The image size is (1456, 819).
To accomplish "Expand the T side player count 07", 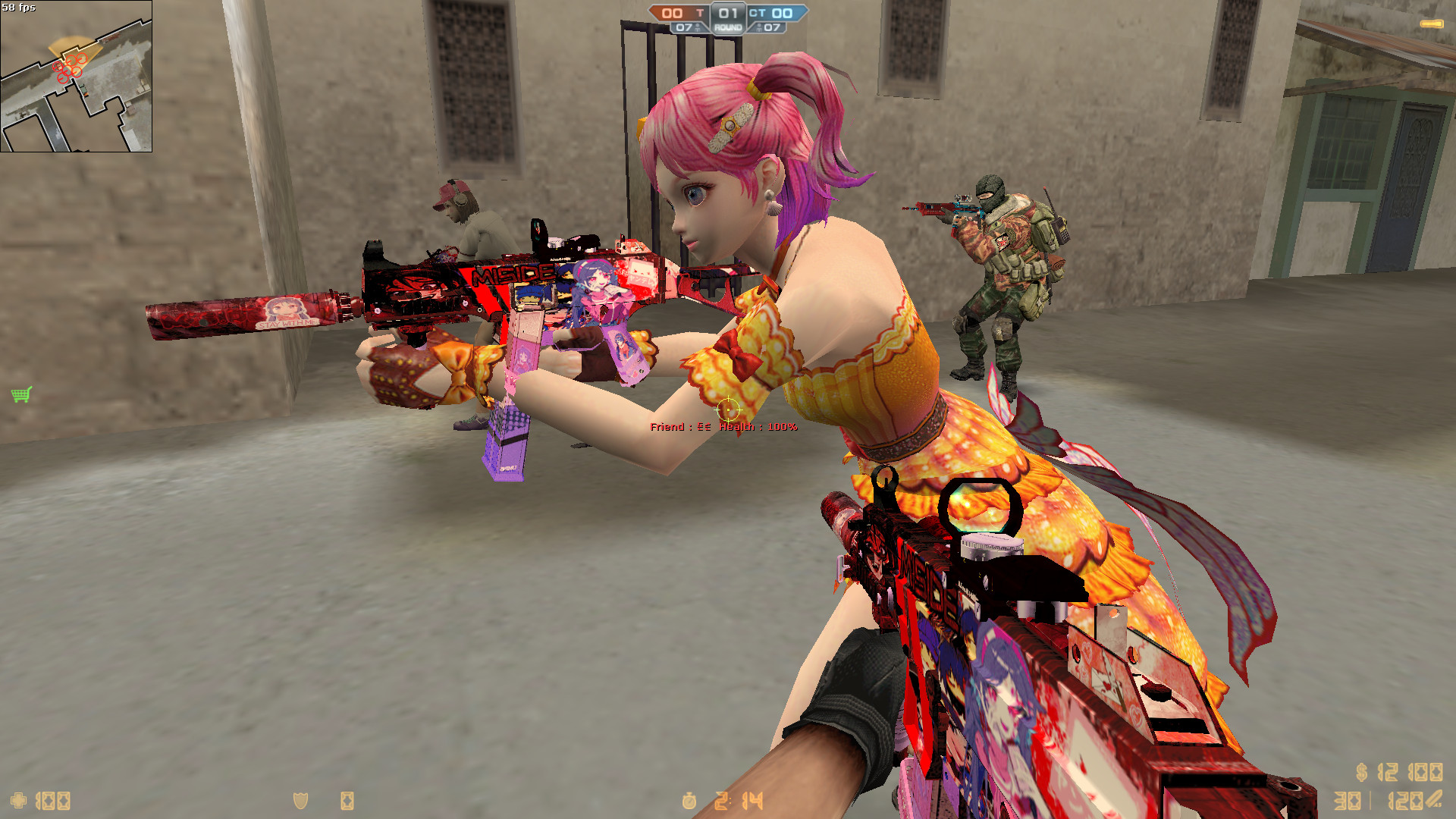I will point(684,27).
